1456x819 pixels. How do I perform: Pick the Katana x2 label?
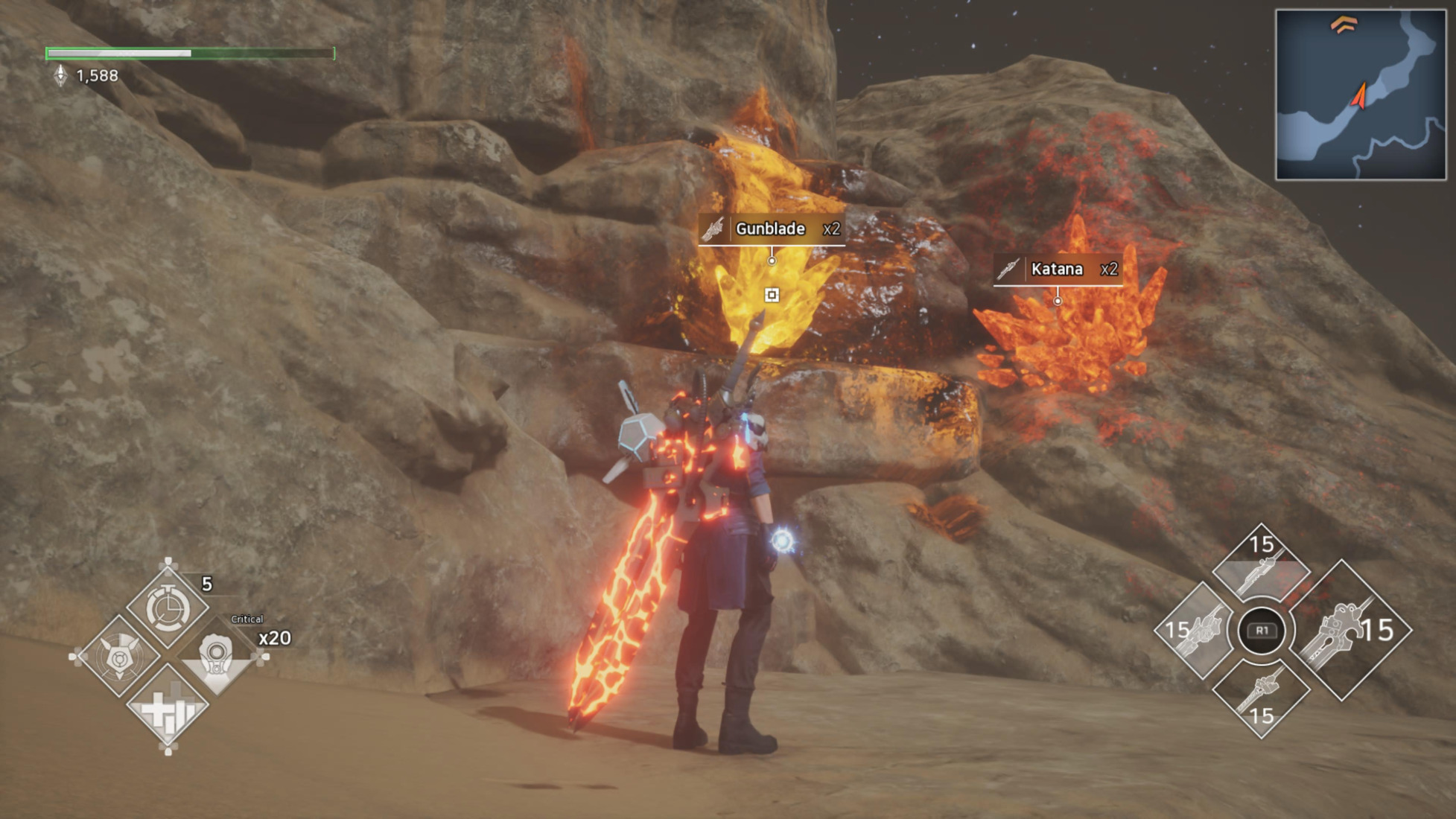click(1058, 269)
